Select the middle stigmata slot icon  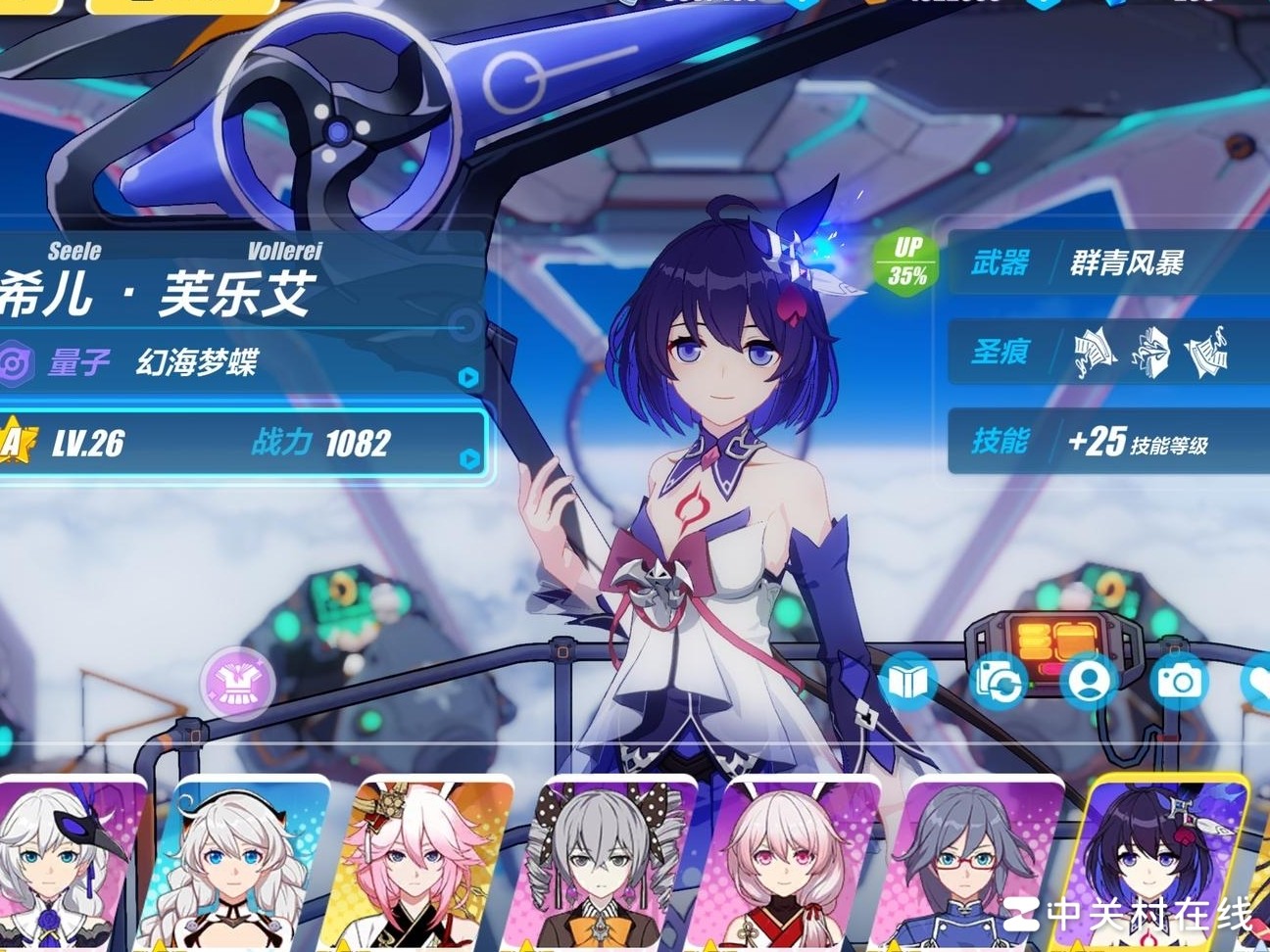point(1152,353)
